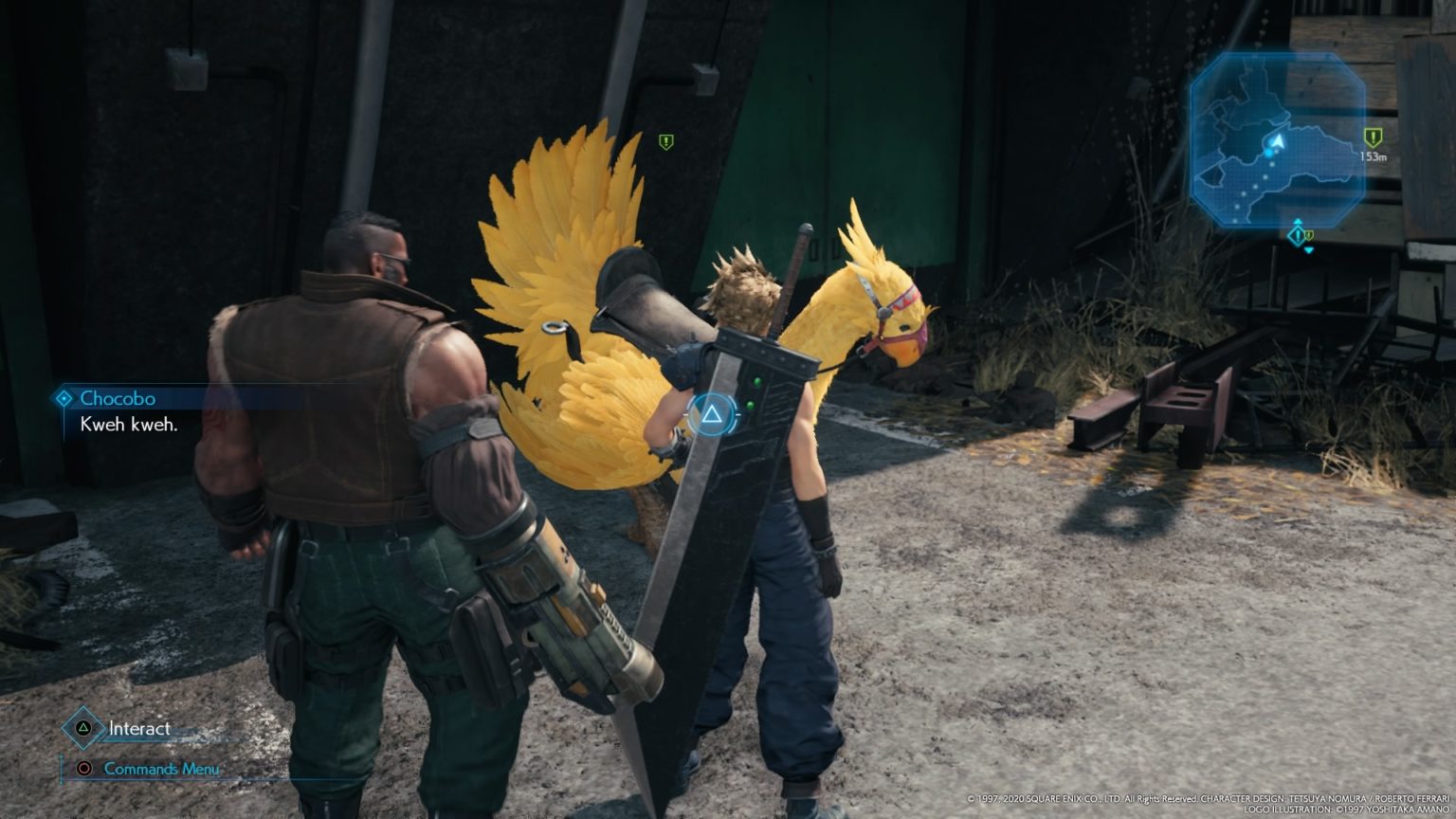The width and height of the screenshot is (1456, 819).
Task: Click the Interact label text
Action: coord(138,729)
